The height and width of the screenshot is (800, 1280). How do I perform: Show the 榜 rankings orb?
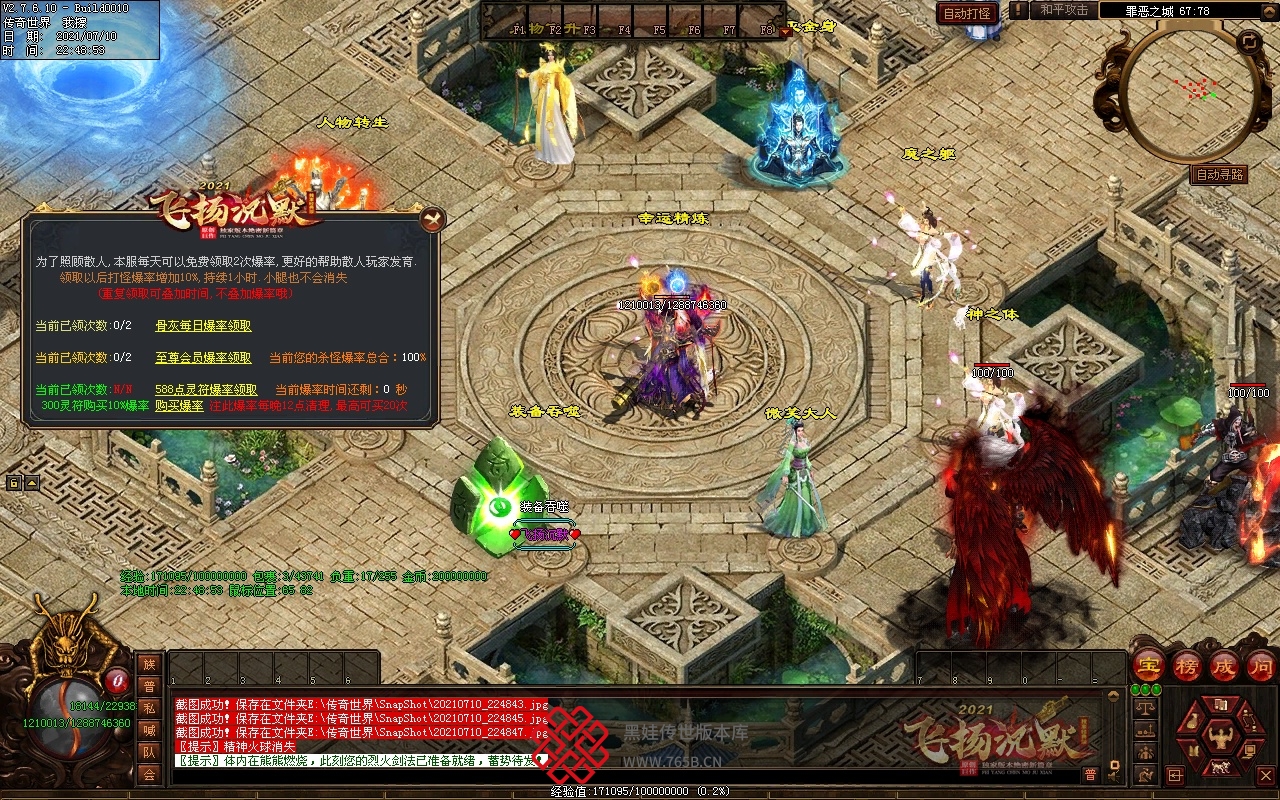click(1186, 665)
